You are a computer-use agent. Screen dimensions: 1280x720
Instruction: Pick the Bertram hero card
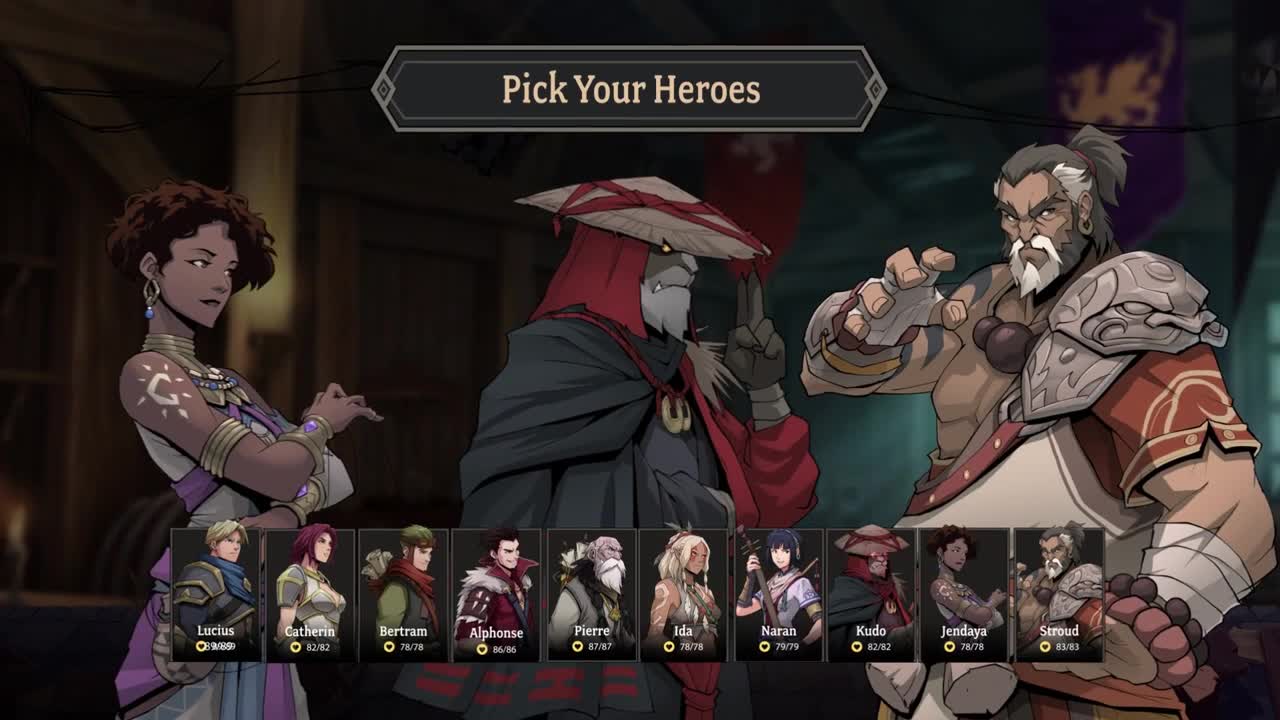pyautogui.click(x=403, y=594)
